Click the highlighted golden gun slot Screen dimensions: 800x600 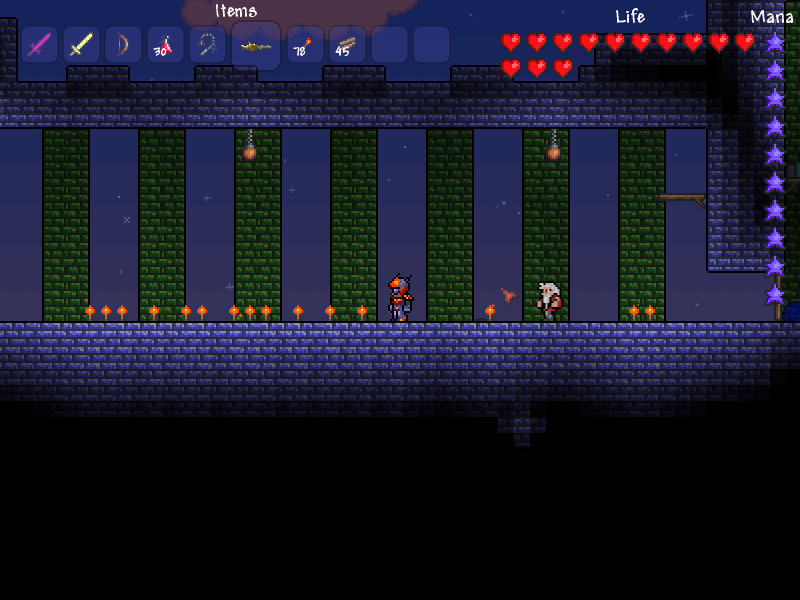point(256,46)
